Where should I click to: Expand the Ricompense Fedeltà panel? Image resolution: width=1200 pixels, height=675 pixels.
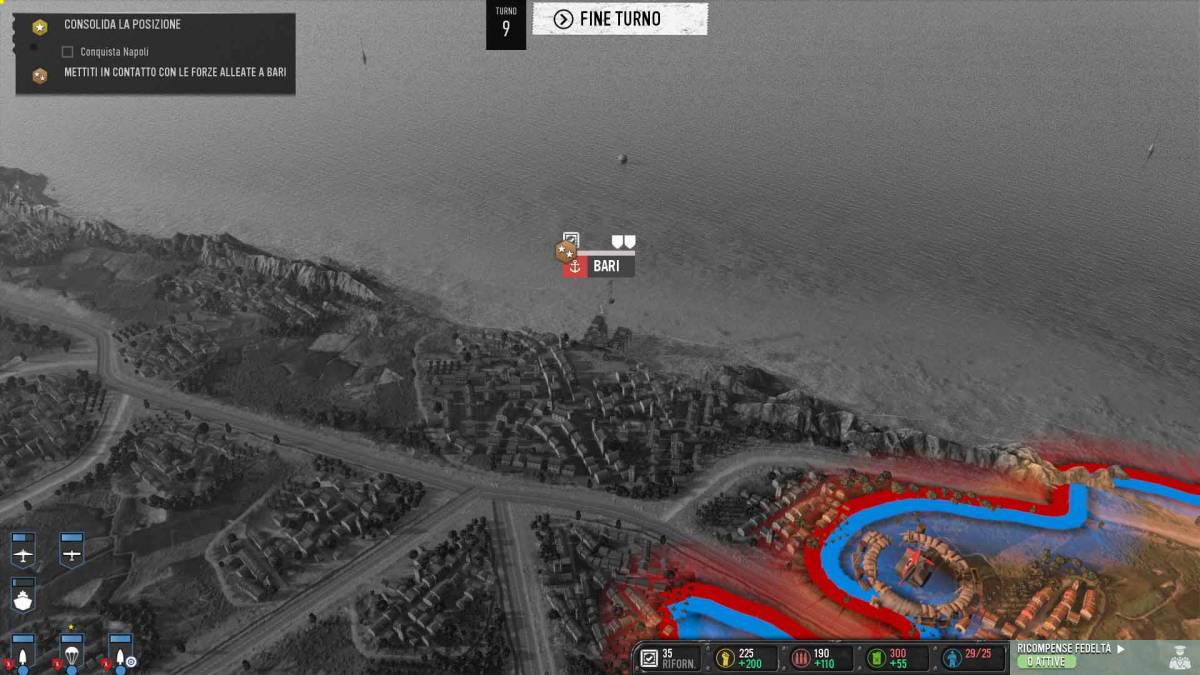tap(1064, 654)
